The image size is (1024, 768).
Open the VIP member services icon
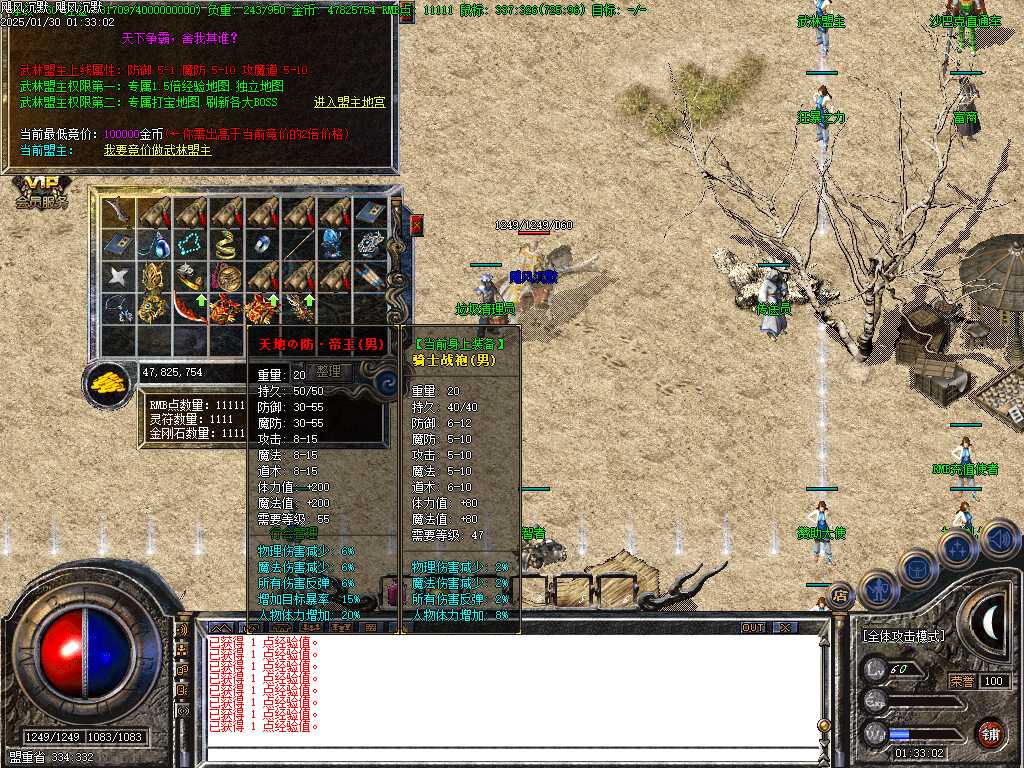click(41, 192)
